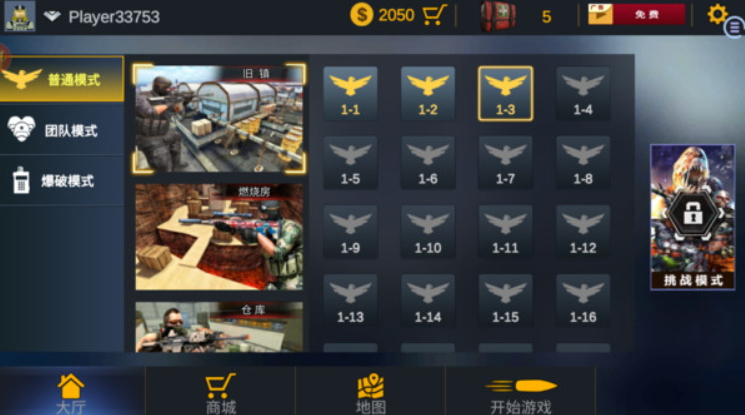
Task: Go to the 大厅 lobby tab
Action: click(71, 392)
